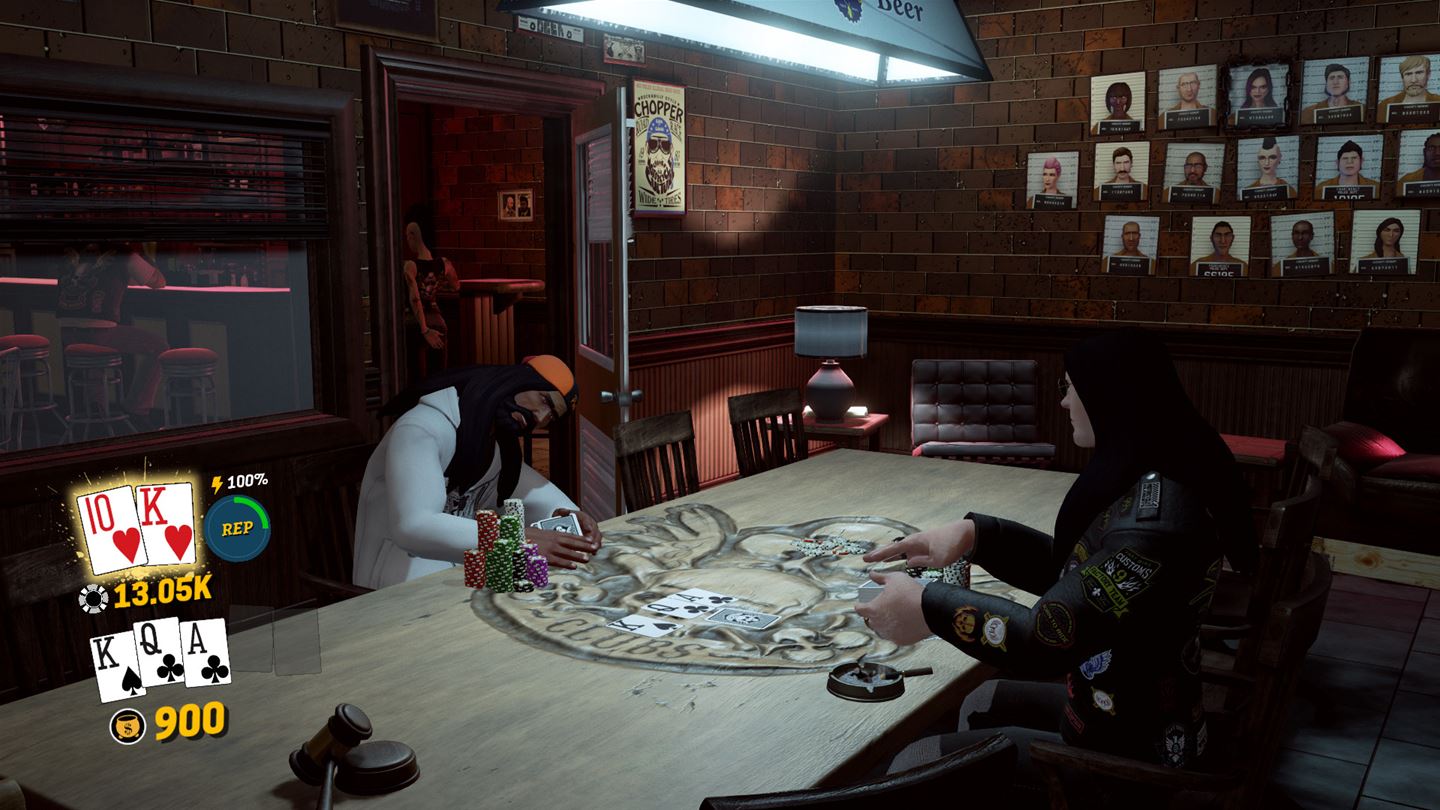Select the lightning bolt energy icon
This screenshot has width=1440, height=810.
tap(218, 483)
